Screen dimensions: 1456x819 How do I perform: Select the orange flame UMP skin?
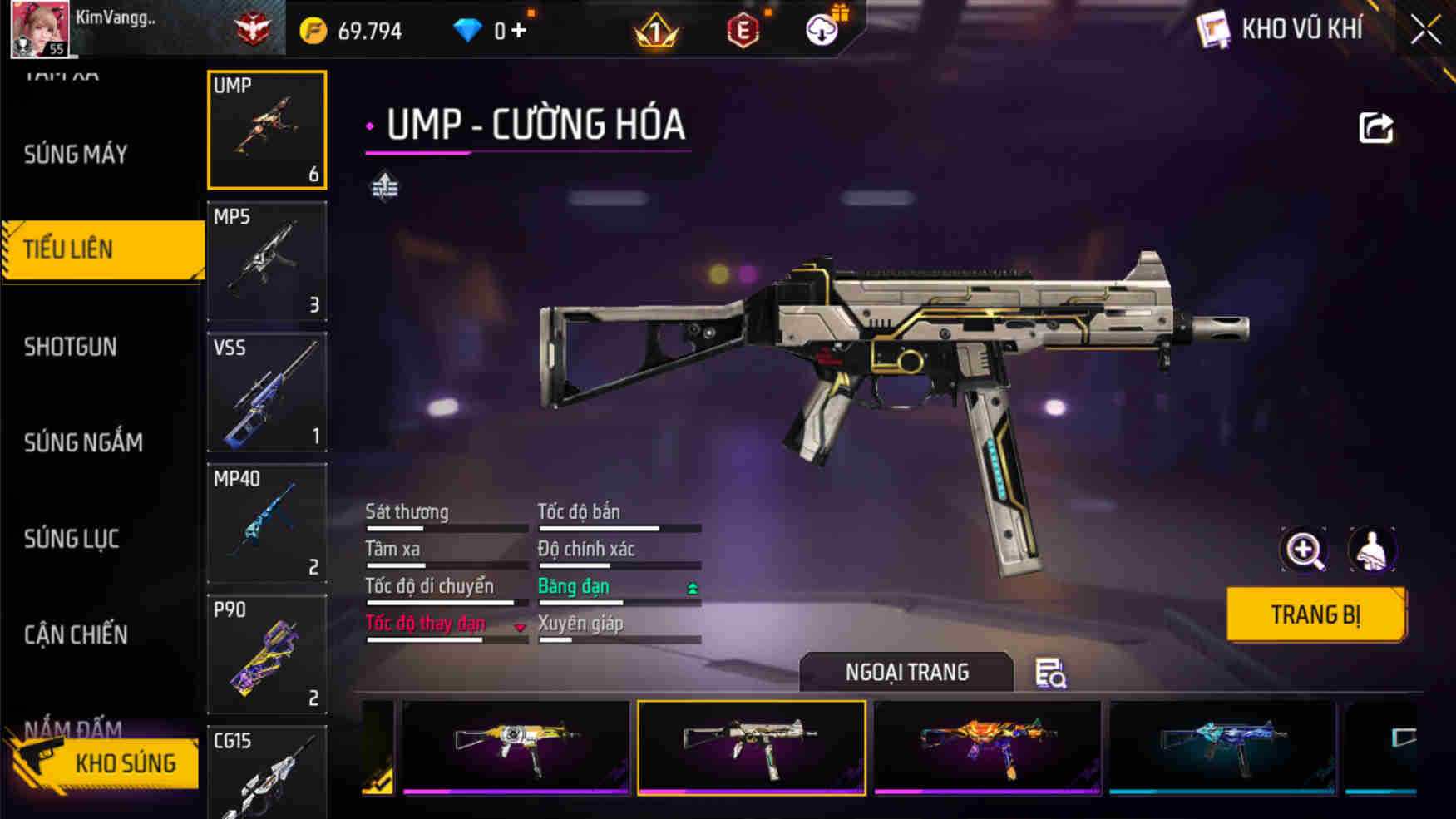point(987,747)
